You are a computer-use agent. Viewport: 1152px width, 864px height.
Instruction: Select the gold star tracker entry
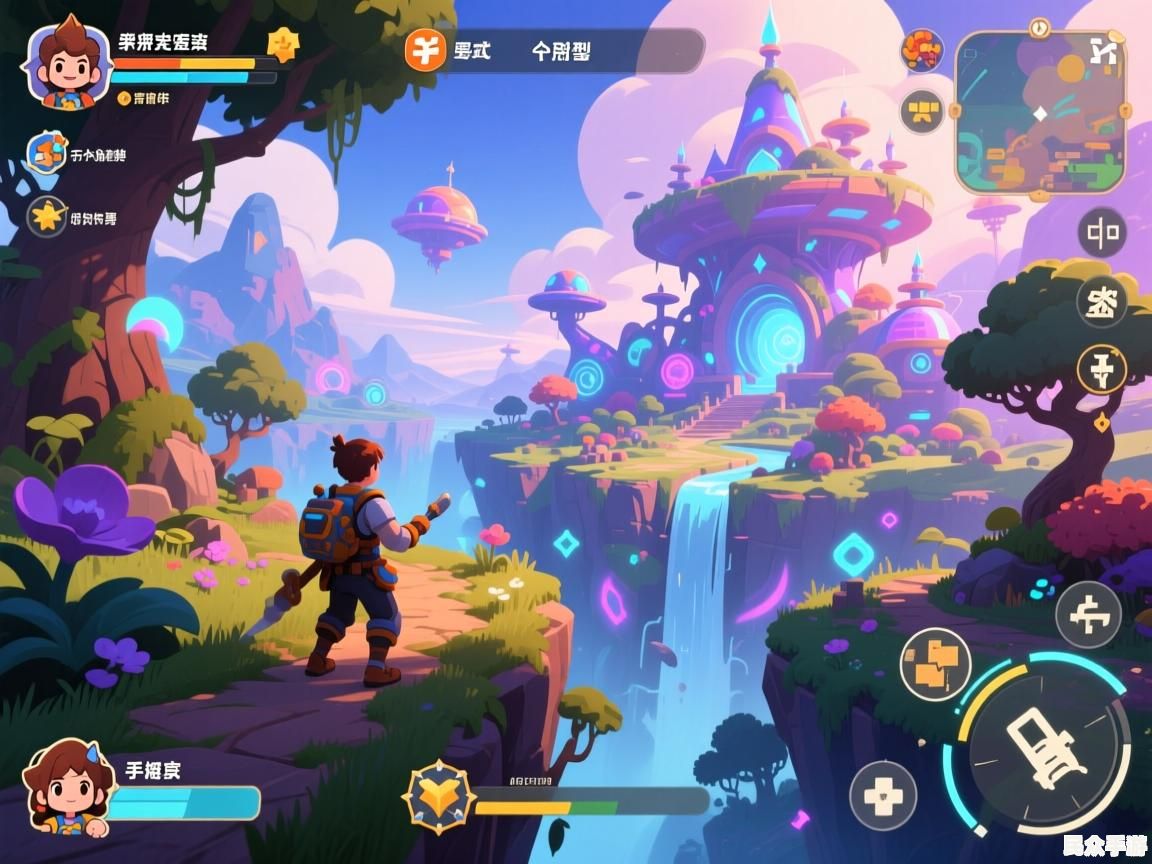click(x=47, y=215)
